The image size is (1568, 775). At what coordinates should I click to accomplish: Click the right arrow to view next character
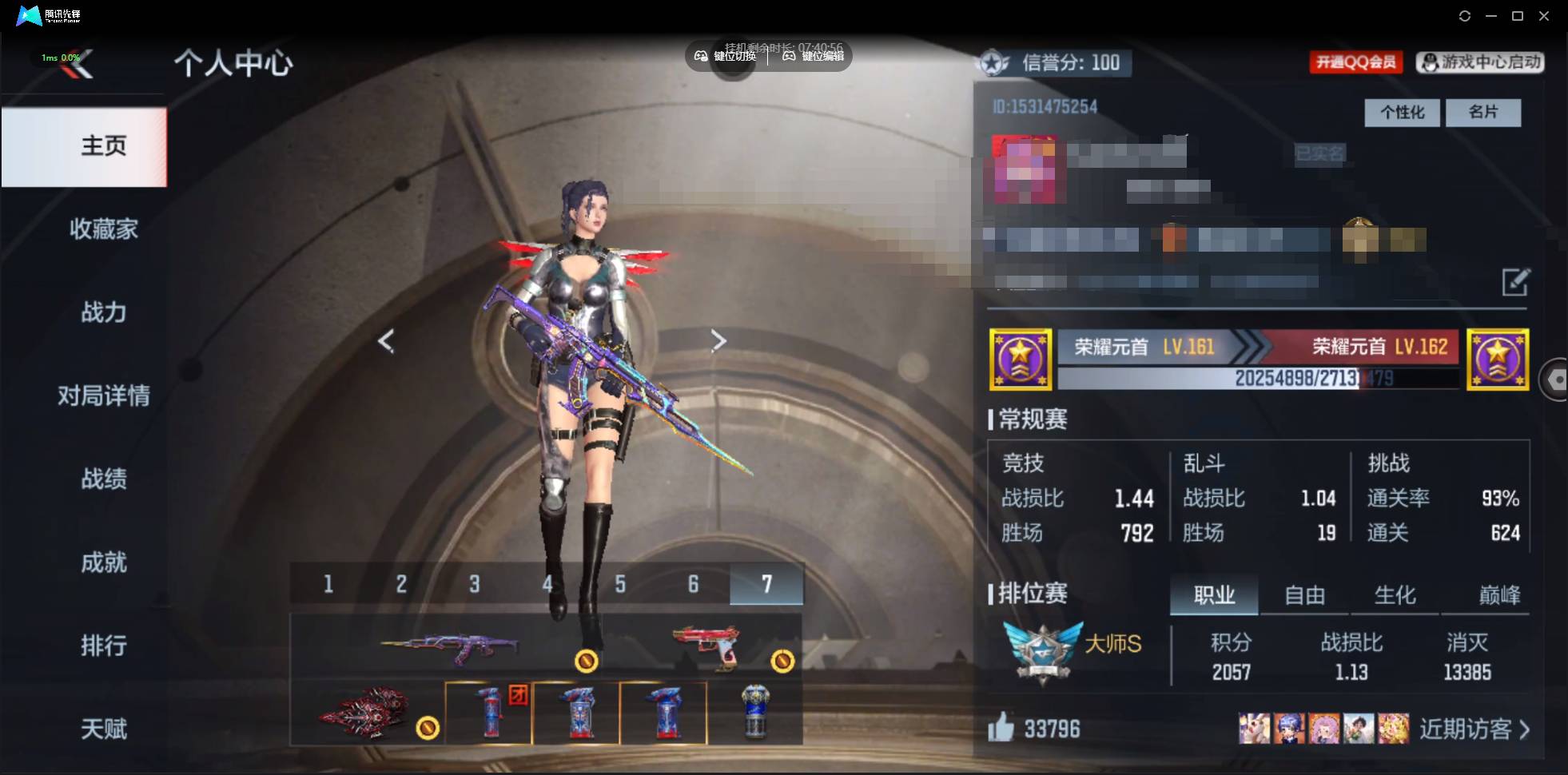coord(718,341)
